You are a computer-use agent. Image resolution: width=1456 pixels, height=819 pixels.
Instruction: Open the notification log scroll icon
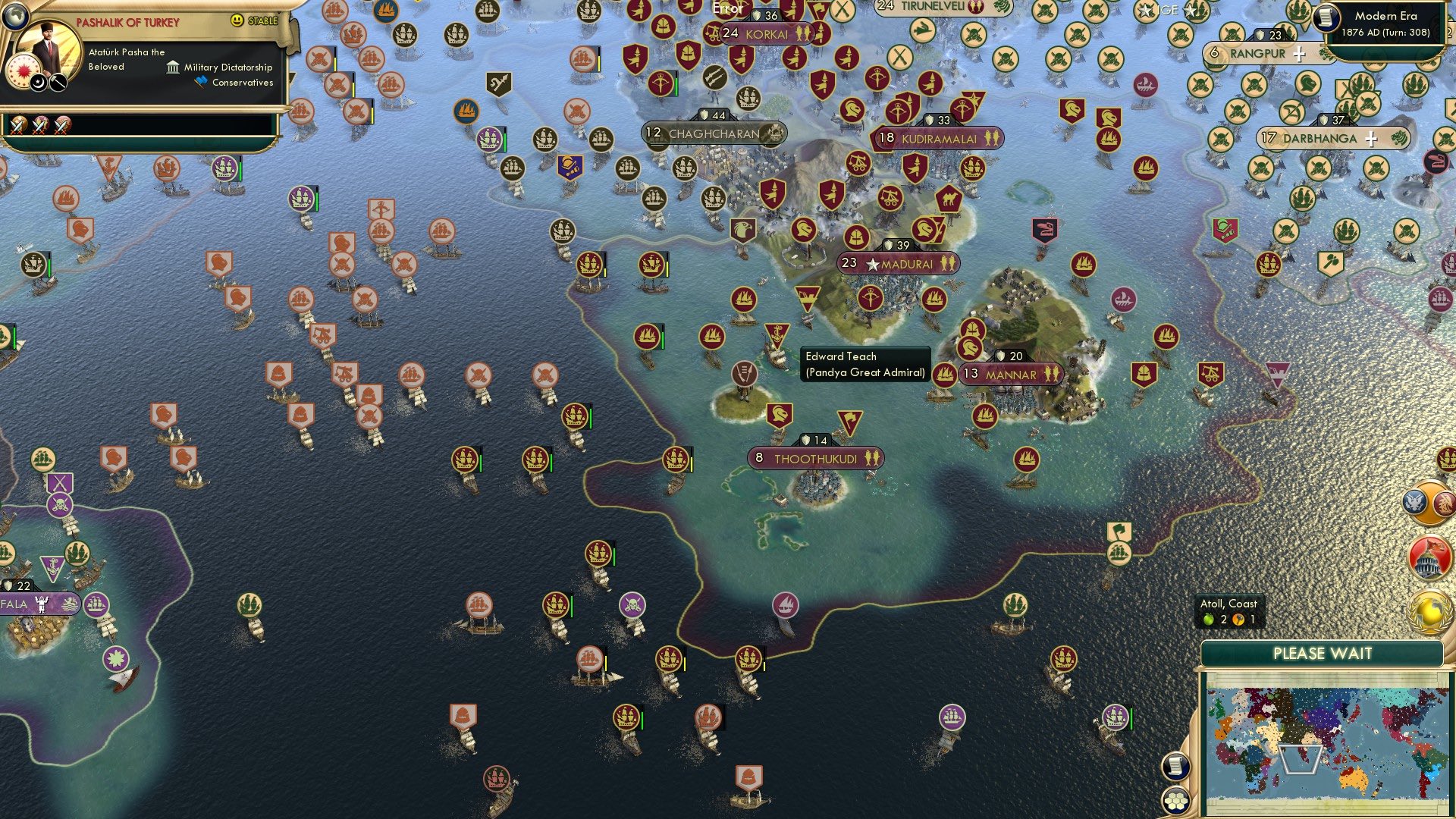pos(1176,767)
